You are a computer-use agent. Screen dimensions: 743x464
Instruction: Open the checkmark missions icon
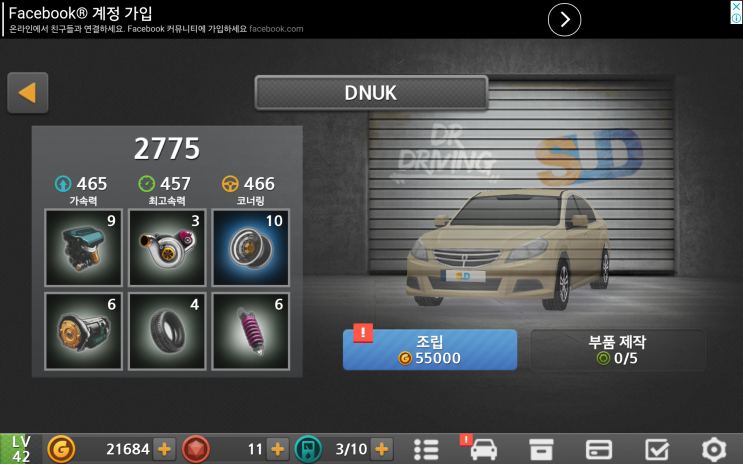tap(656, 449)
